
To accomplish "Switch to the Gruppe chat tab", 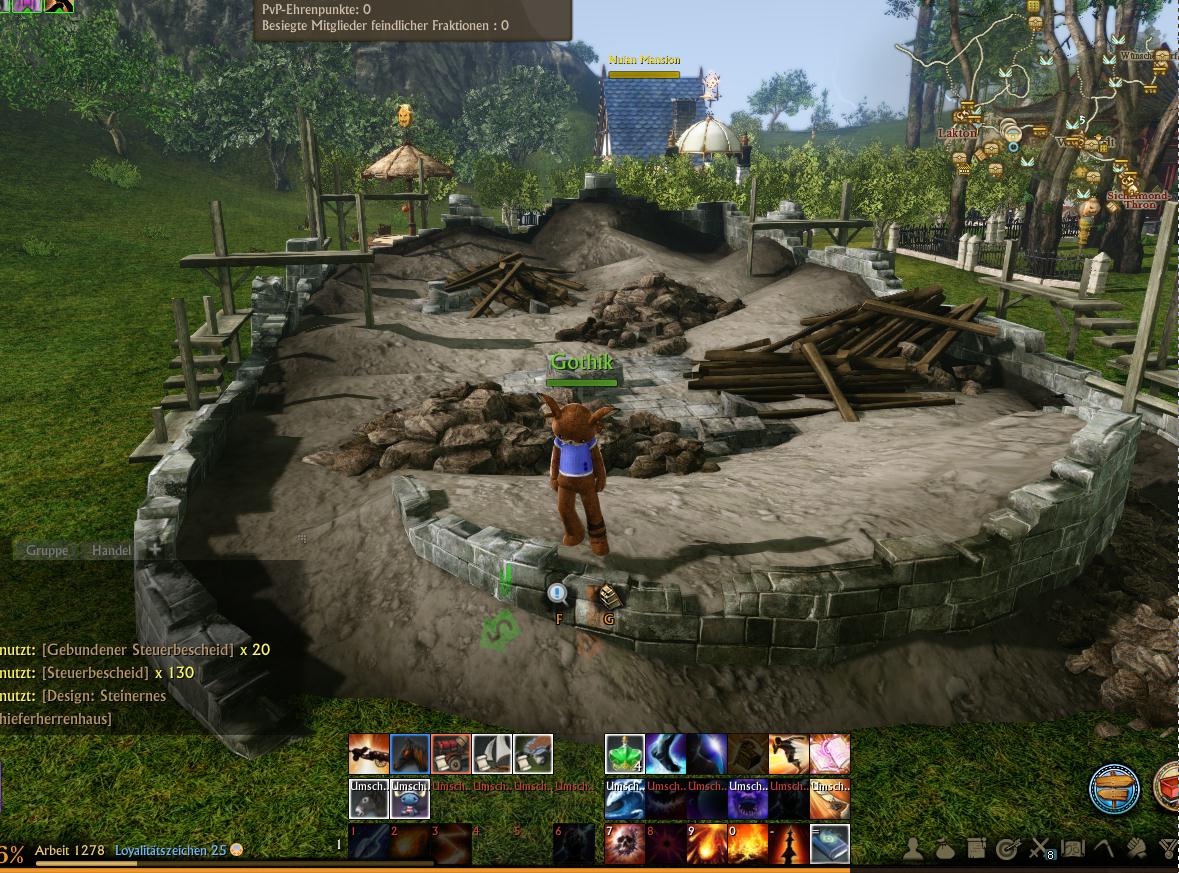I will [47, 550].
